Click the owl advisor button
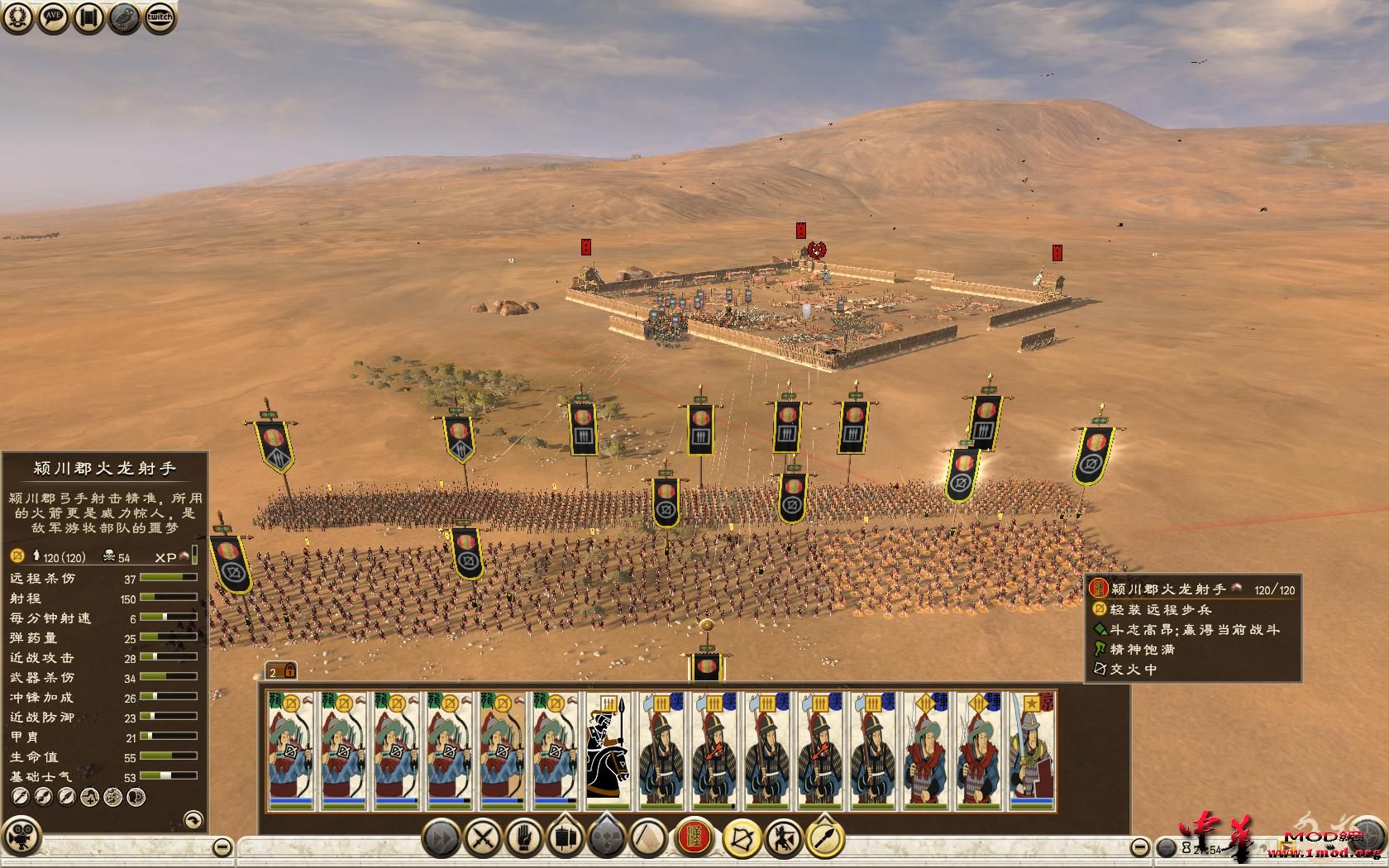Screen dimensions: 1389x868 (125, 17)
